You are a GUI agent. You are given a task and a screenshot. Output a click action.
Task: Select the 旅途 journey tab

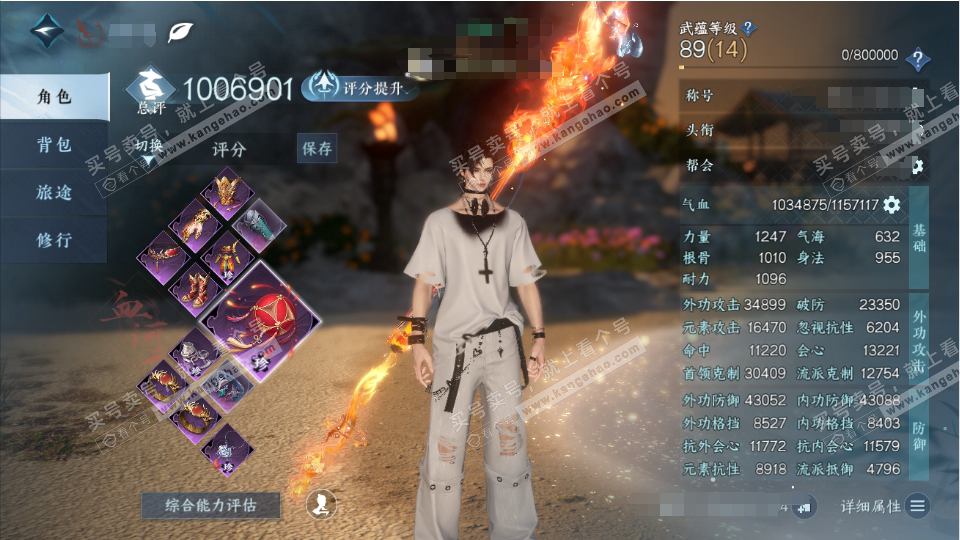click(x=54, y=192)
